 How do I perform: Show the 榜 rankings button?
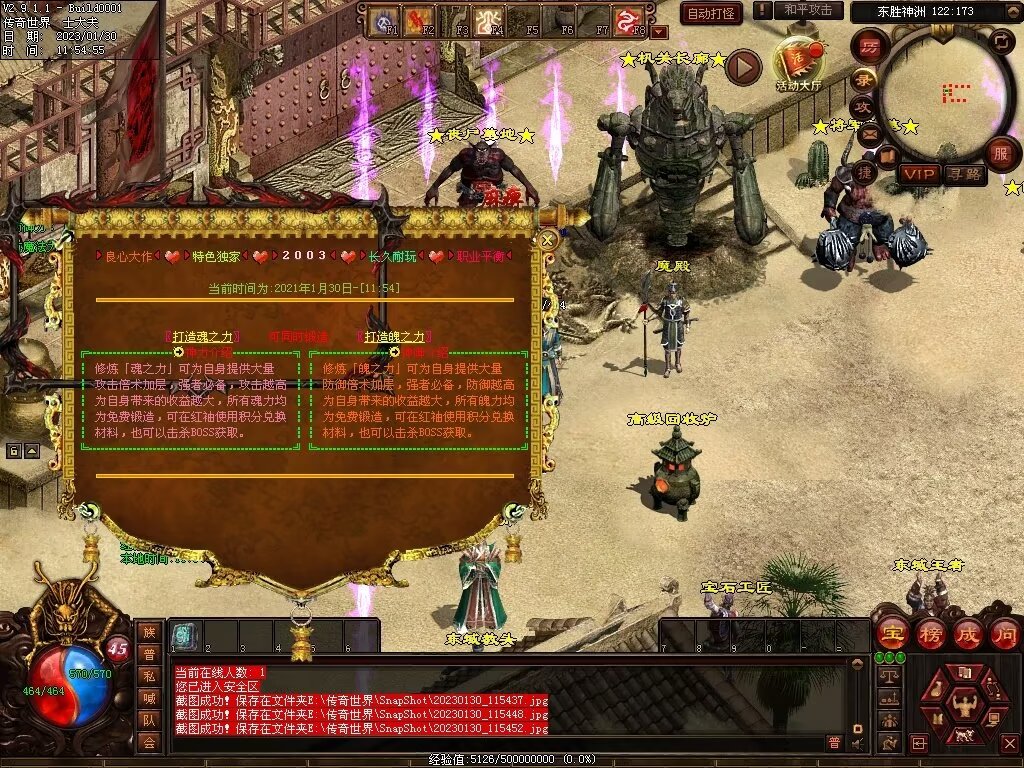[930, 633]
